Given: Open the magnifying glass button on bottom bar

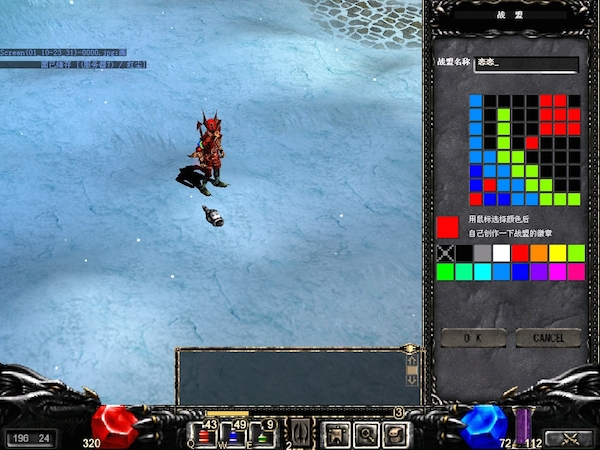Looking at the screenshot, I should pyautogui.click(x=366, y=434).
